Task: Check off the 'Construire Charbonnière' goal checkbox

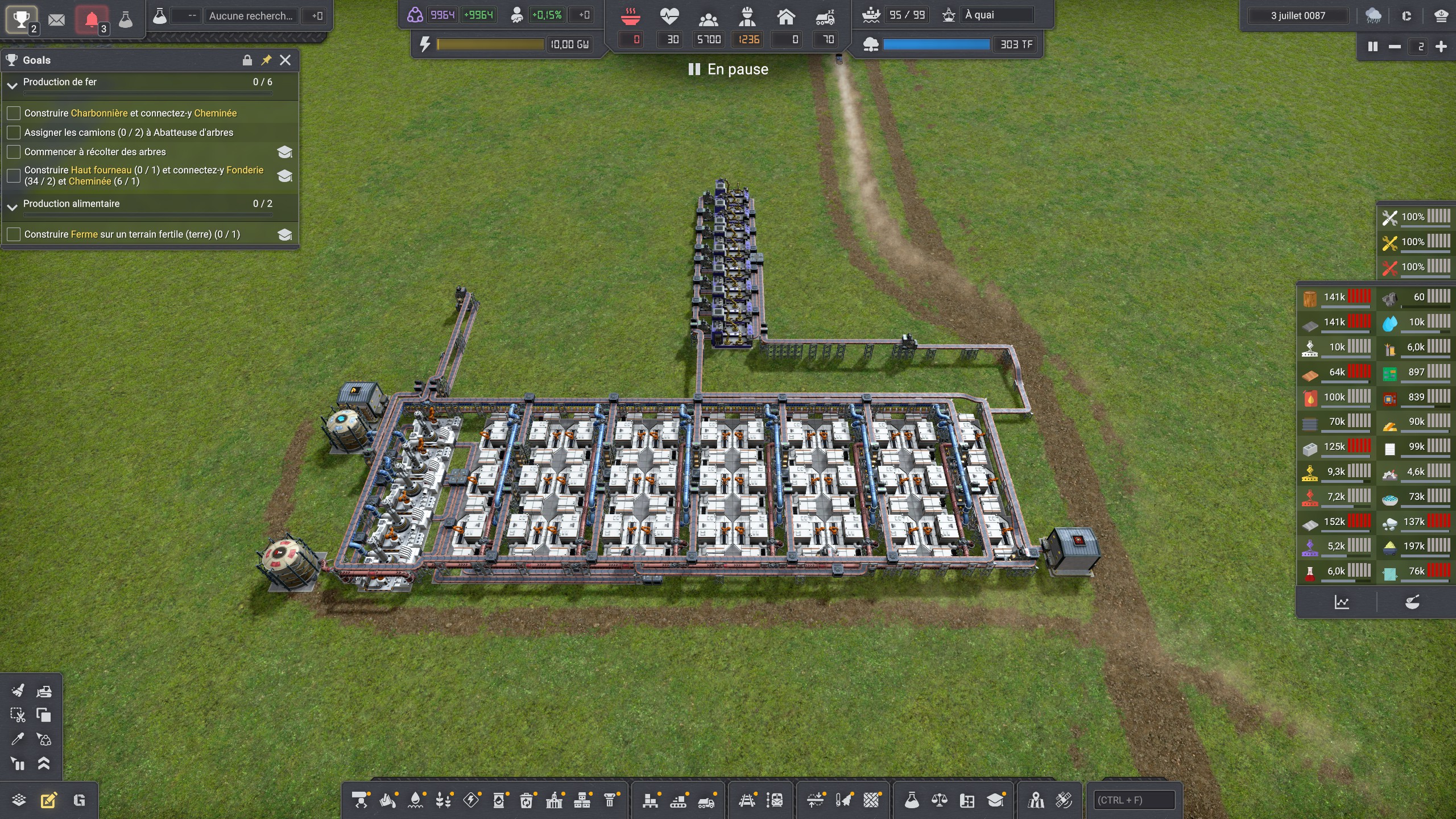Action: coord(13,113)
